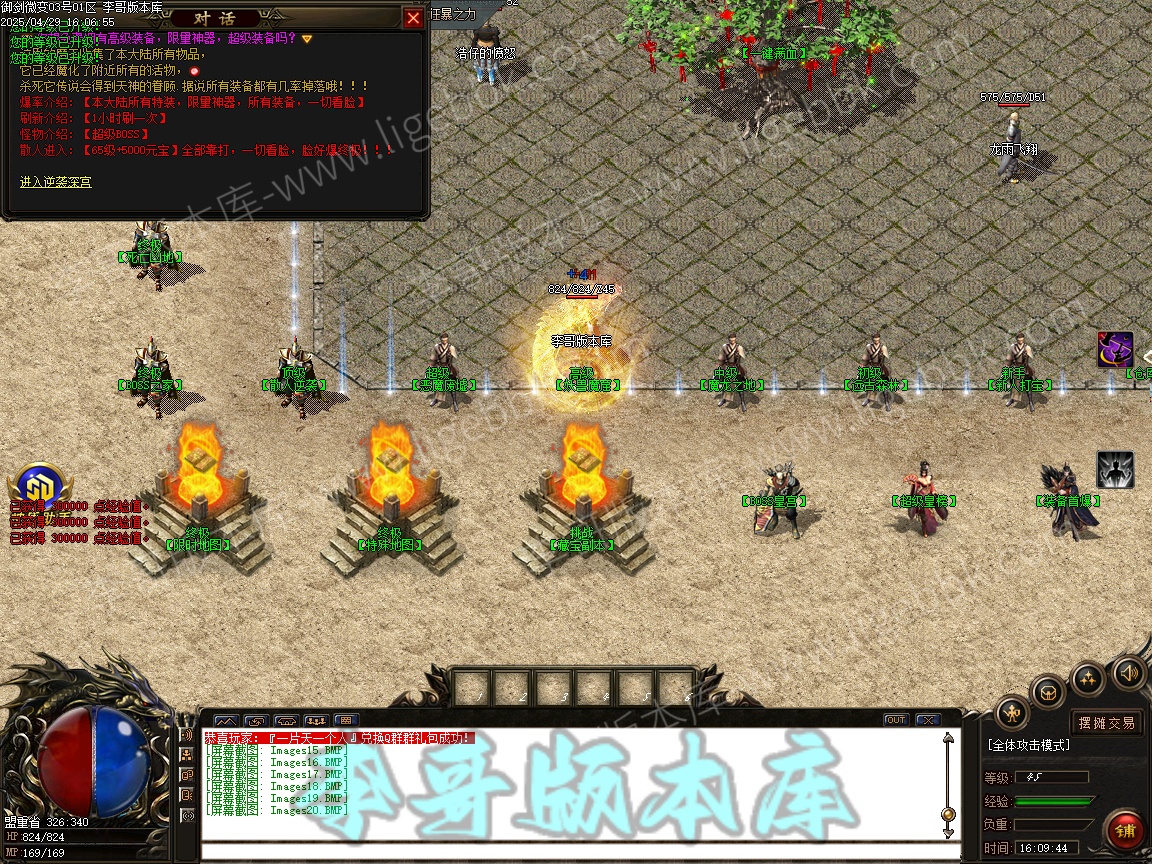
Task: Open the bag chest icon
Action: point(1048,691)
